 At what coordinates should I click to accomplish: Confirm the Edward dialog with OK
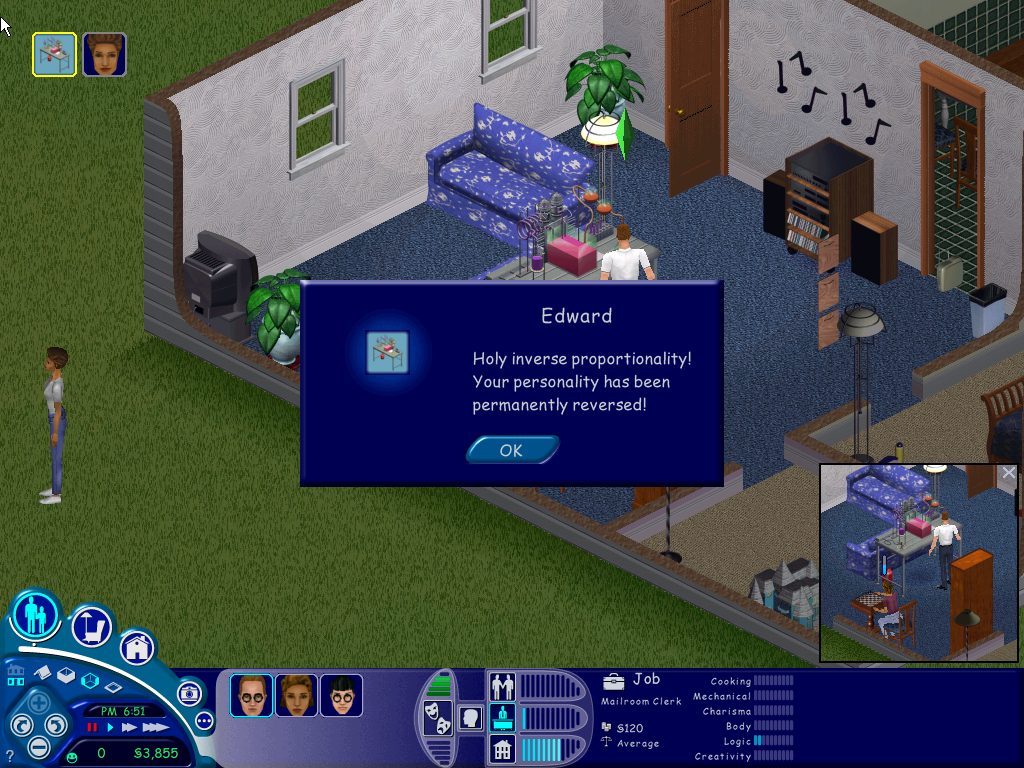point(511,450)
